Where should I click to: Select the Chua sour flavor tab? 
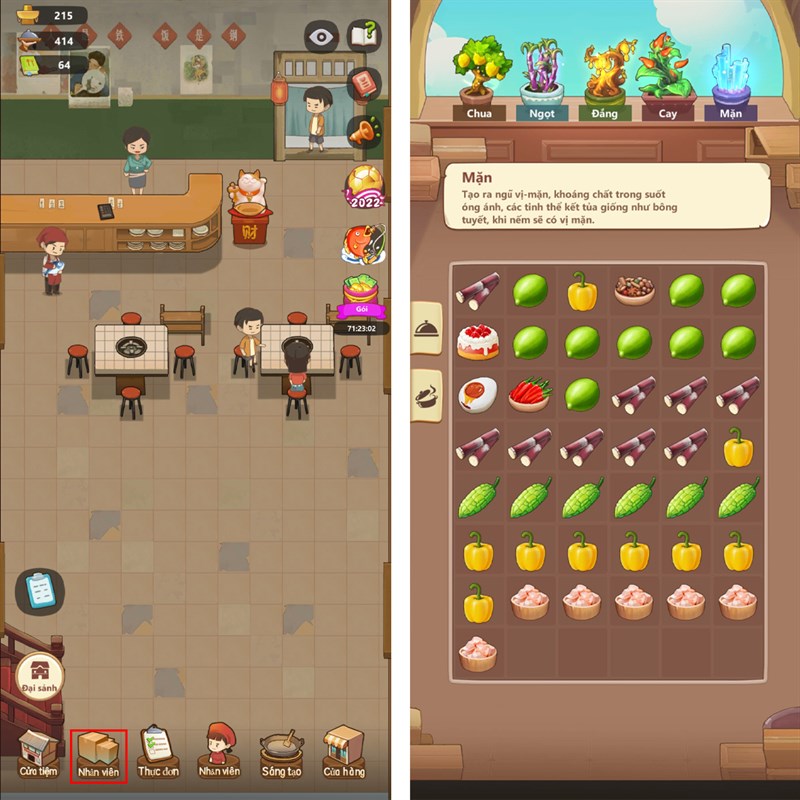[479, 78]
